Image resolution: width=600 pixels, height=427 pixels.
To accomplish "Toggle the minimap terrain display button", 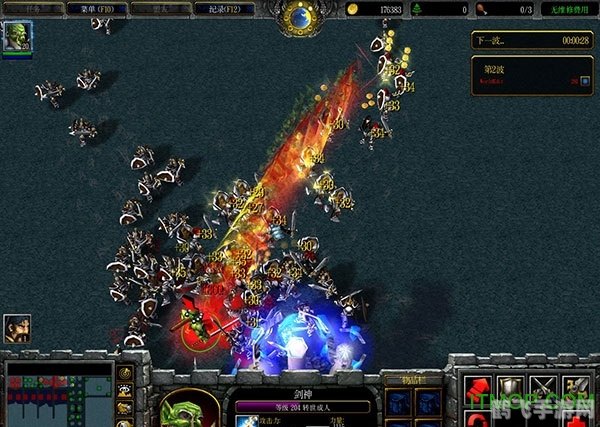I will point(125,391).
